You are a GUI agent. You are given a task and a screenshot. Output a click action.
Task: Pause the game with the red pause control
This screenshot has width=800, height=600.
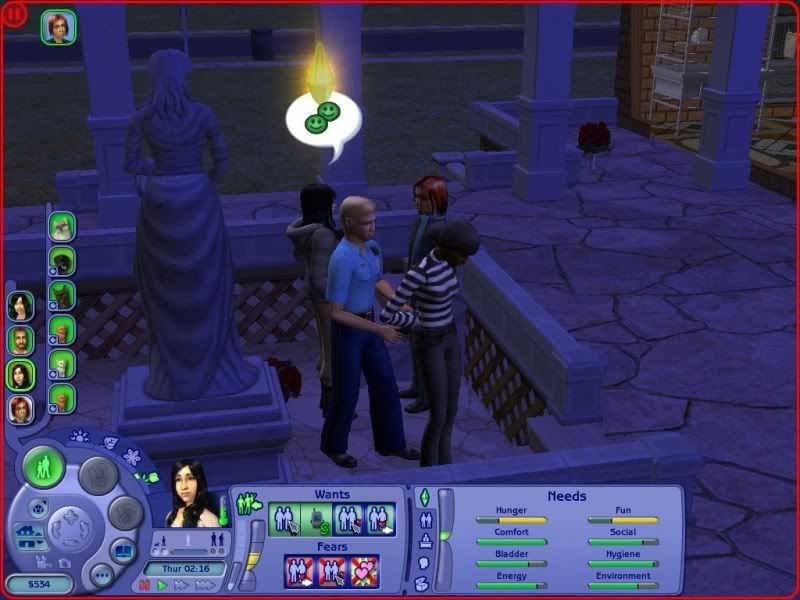coord(144,585)
